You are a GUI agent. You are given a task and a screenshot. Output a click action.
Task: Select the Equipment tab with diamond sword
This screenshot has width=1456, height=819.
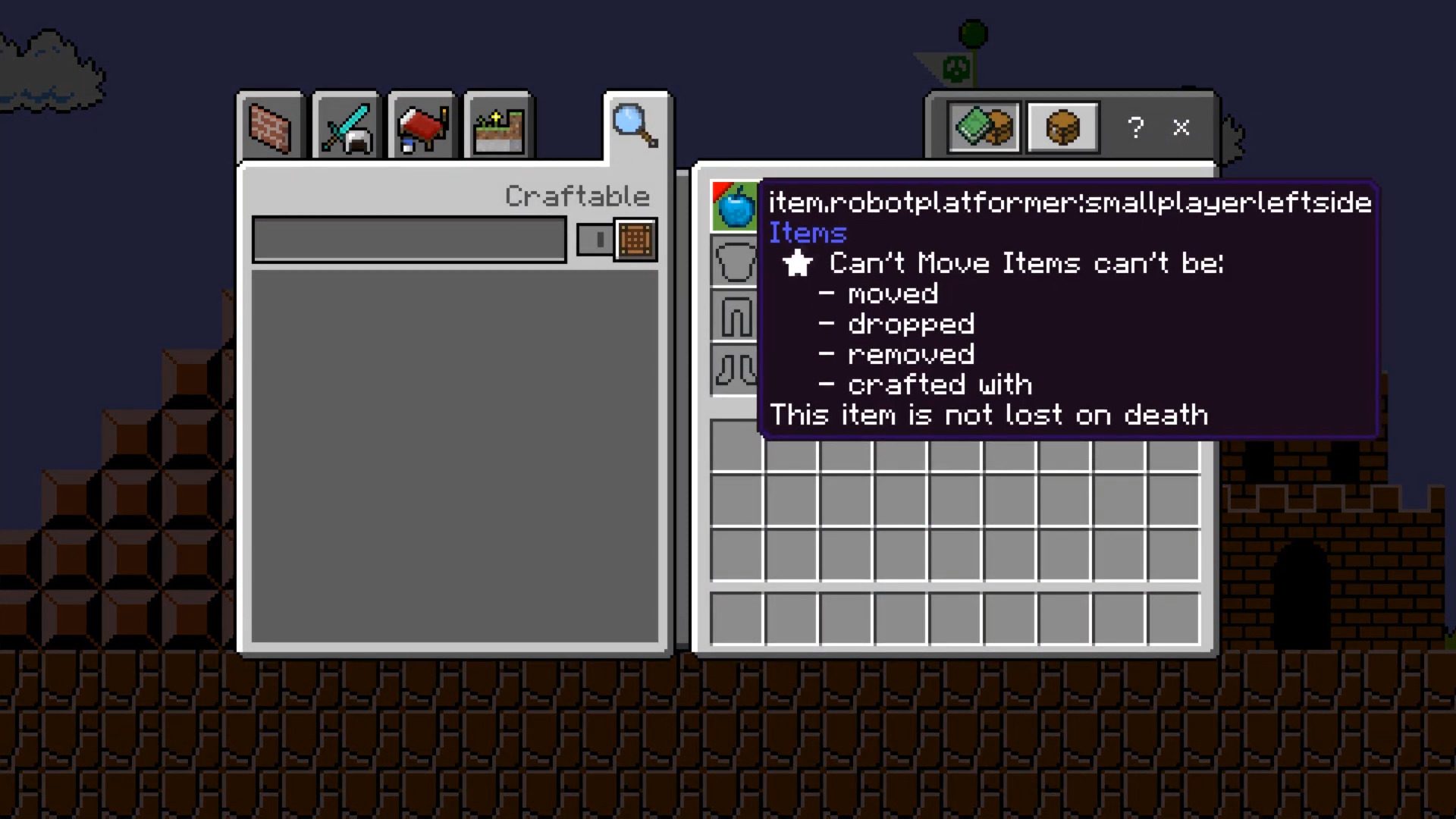(x=345, y=127)
